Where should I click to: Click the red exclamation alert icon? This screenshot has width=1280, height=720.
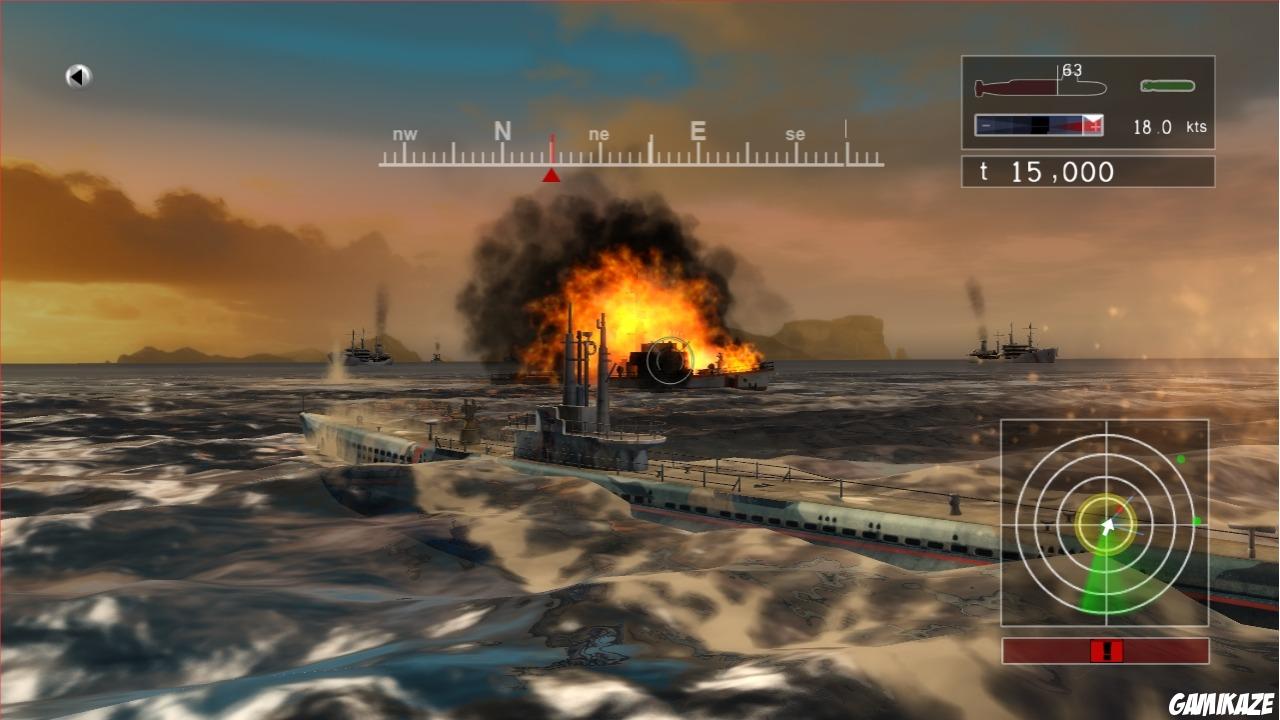pos(1107,651)
